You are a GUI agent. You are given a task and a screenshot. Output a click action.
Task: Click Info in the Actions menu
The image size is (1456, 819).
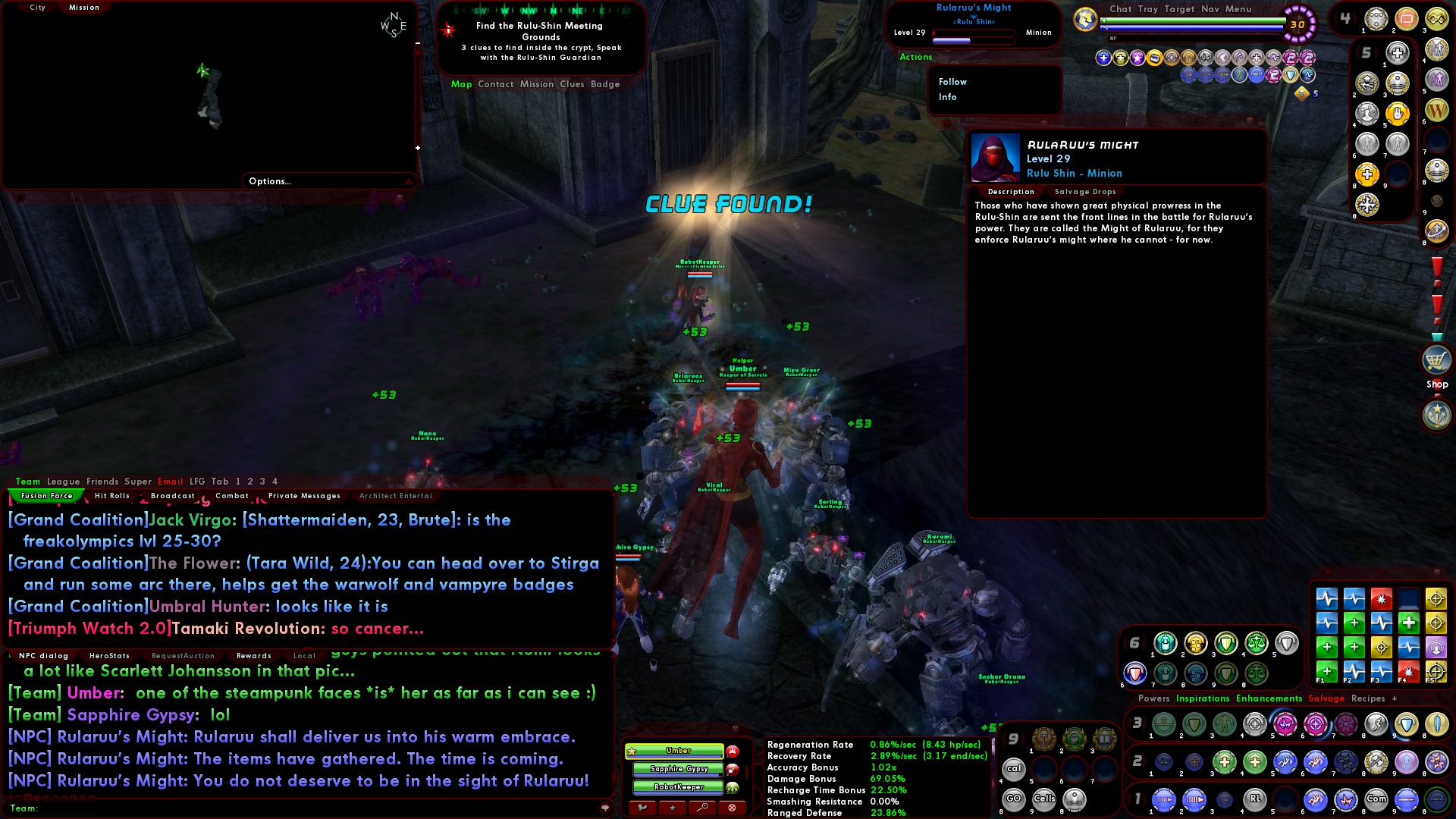pos(948,97)
